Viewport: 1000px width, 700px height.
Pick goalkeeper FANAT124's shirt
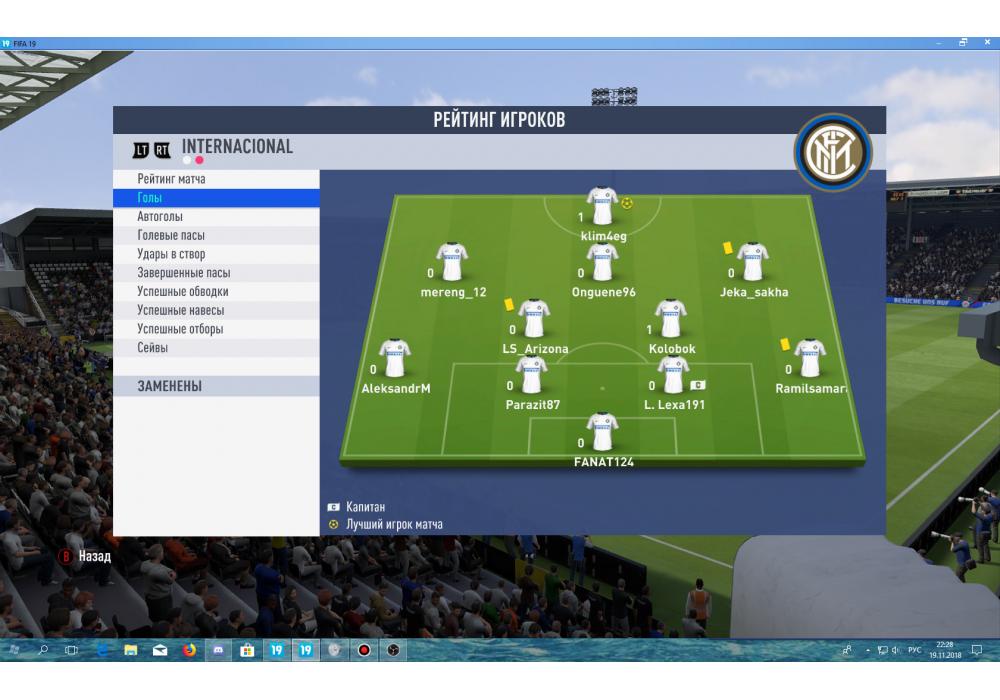[x=602, y=432]
